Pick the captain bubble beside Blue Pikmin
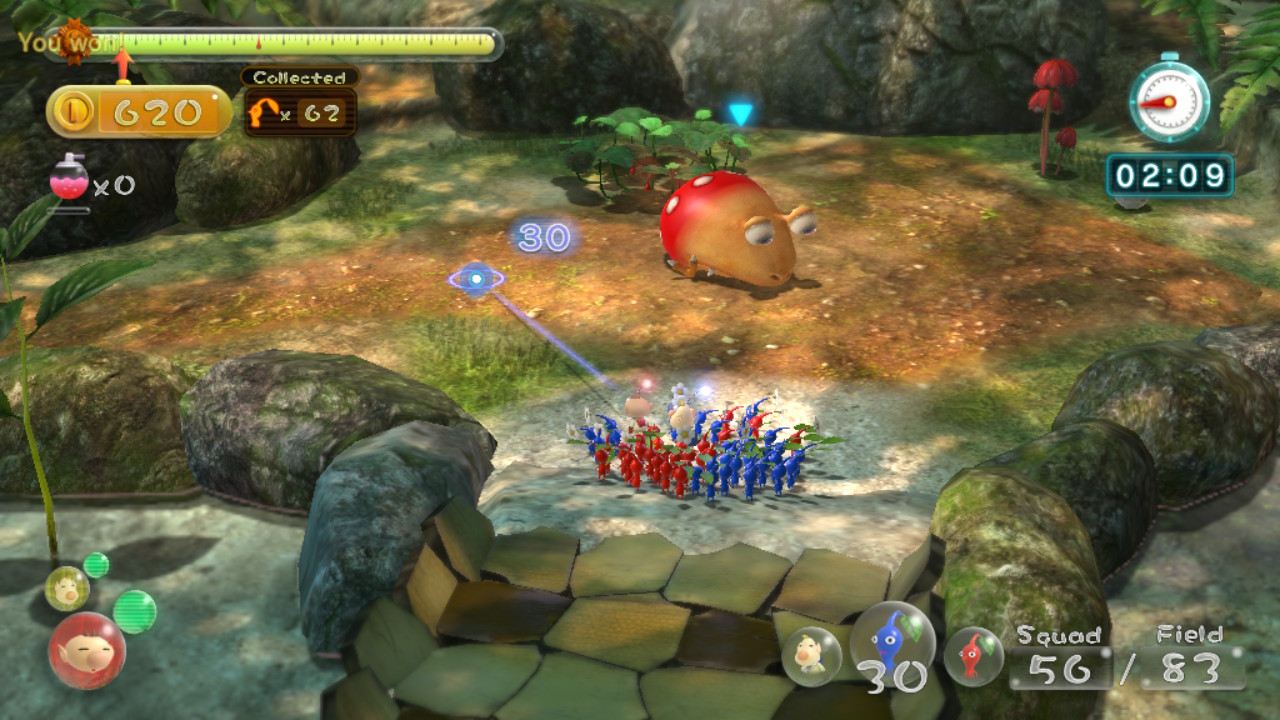The width and height of the screenshot is (1280, 720). pos(811,656)
